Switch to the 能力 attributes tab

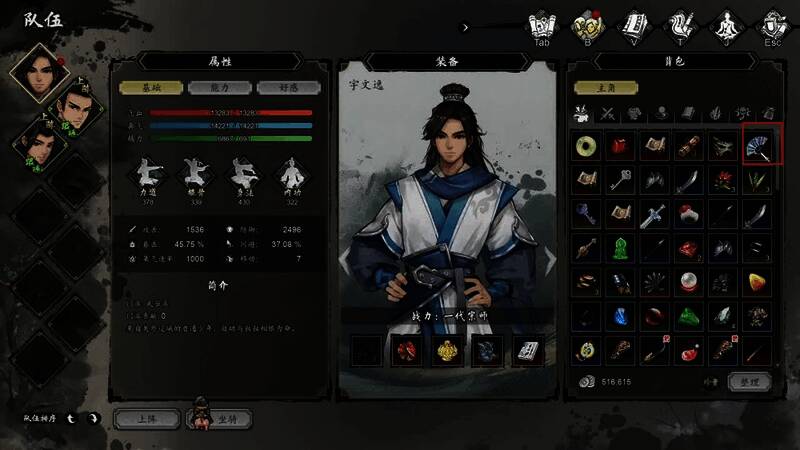pos(220,88)
